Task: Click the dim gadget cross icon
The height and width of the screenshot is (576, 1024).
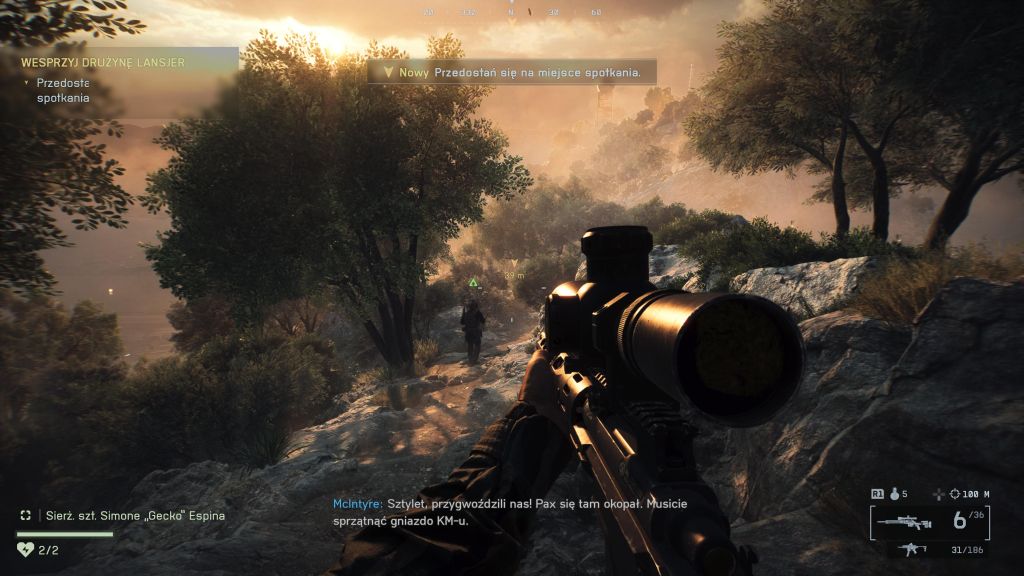Action: 937,494
